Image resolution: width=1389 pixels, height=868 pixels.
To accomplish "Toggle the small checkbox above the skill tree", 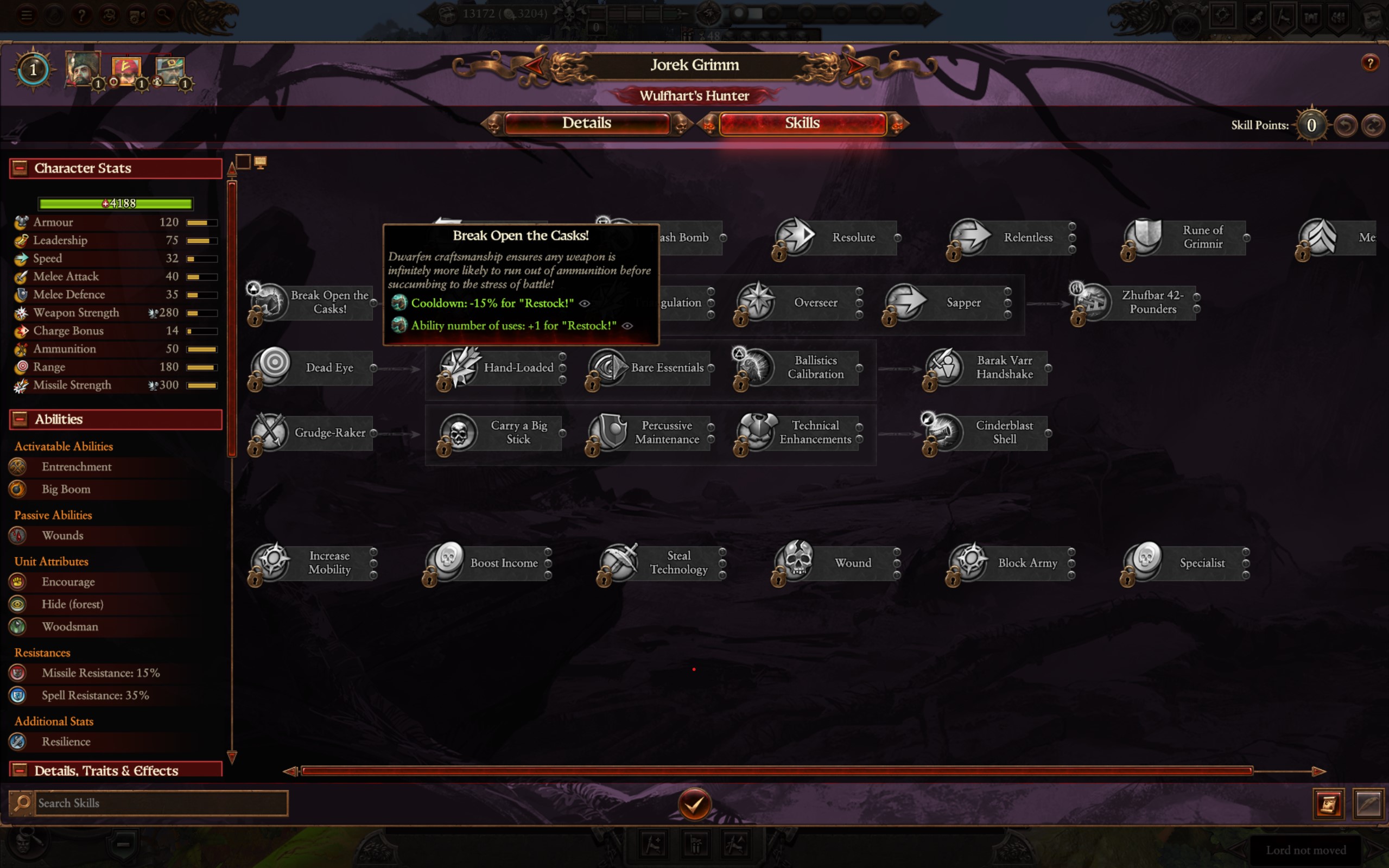I will 243,162.
